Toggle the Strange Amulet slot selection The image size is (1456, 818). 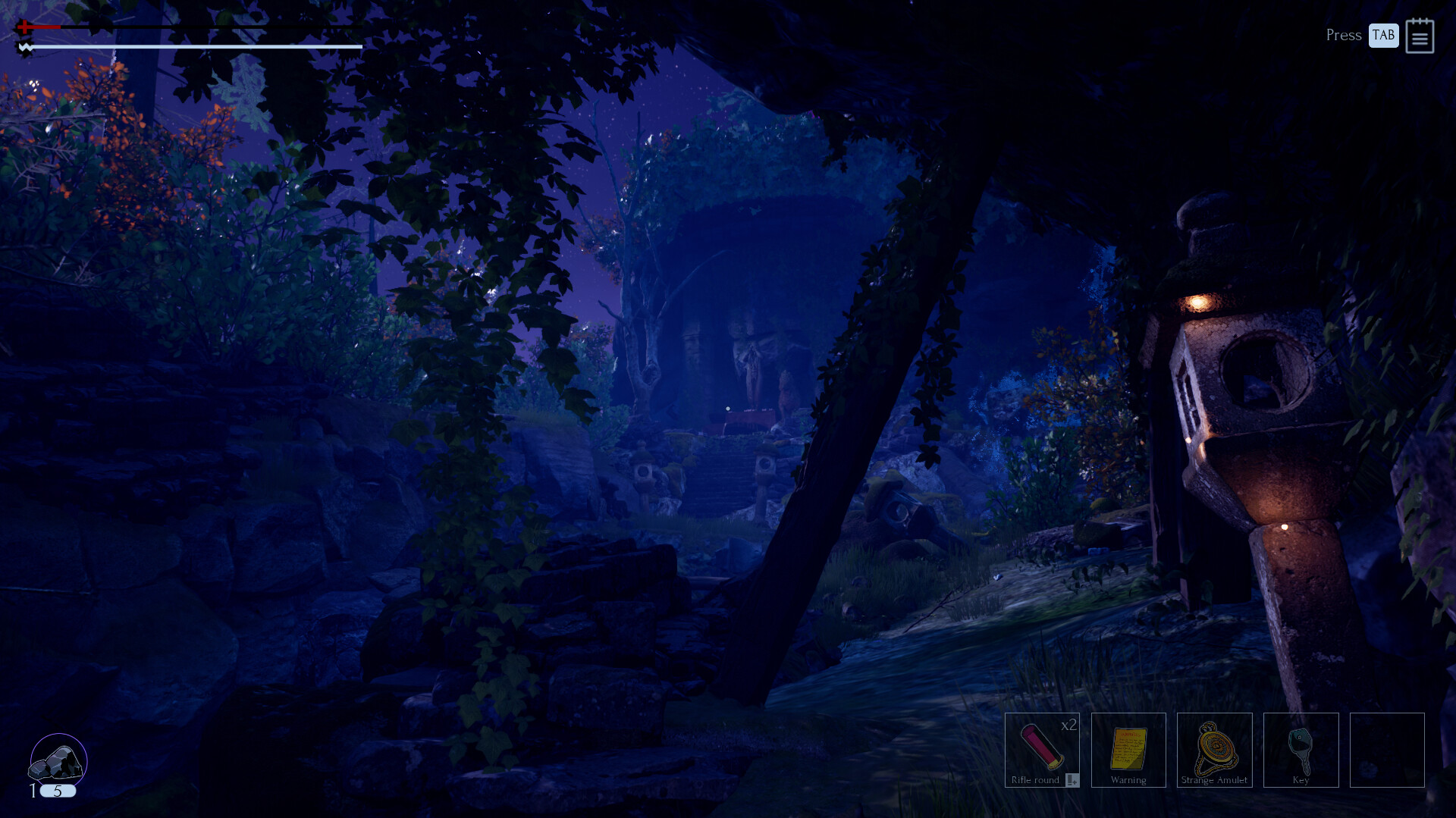pyautogui.click(x=1214, y=751)
